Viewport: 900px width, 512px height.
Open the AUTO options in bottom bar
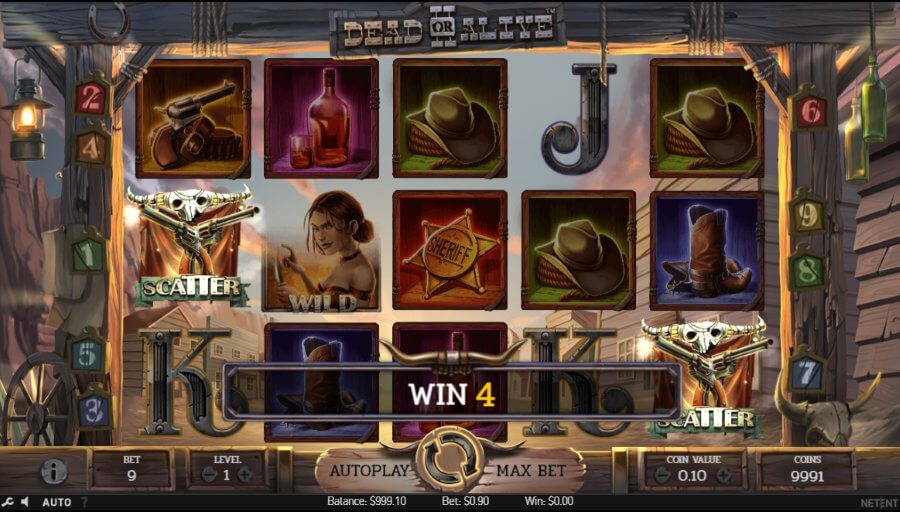coord(55,502)
